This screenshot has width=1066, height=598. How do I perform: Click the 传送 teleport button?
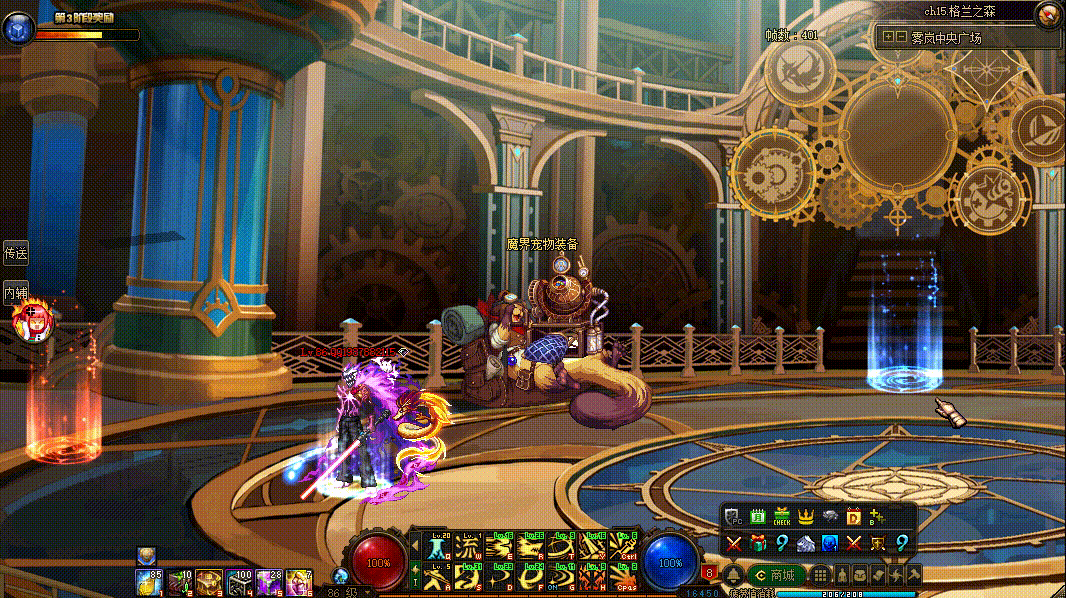click(15, 253)
